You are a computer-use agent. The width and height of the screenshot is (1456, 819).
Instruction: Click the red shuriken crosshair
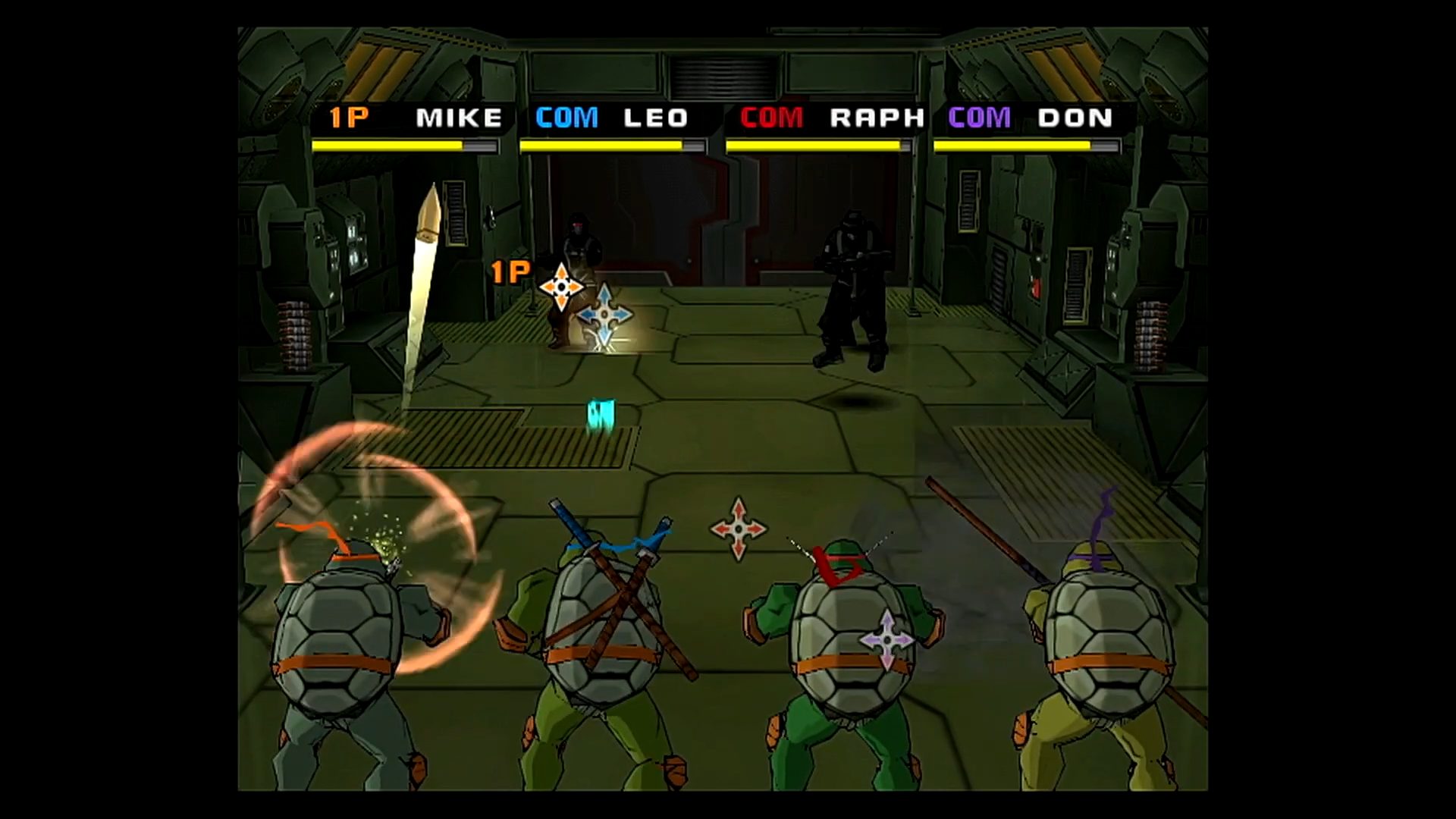click(x=738, y=529)
